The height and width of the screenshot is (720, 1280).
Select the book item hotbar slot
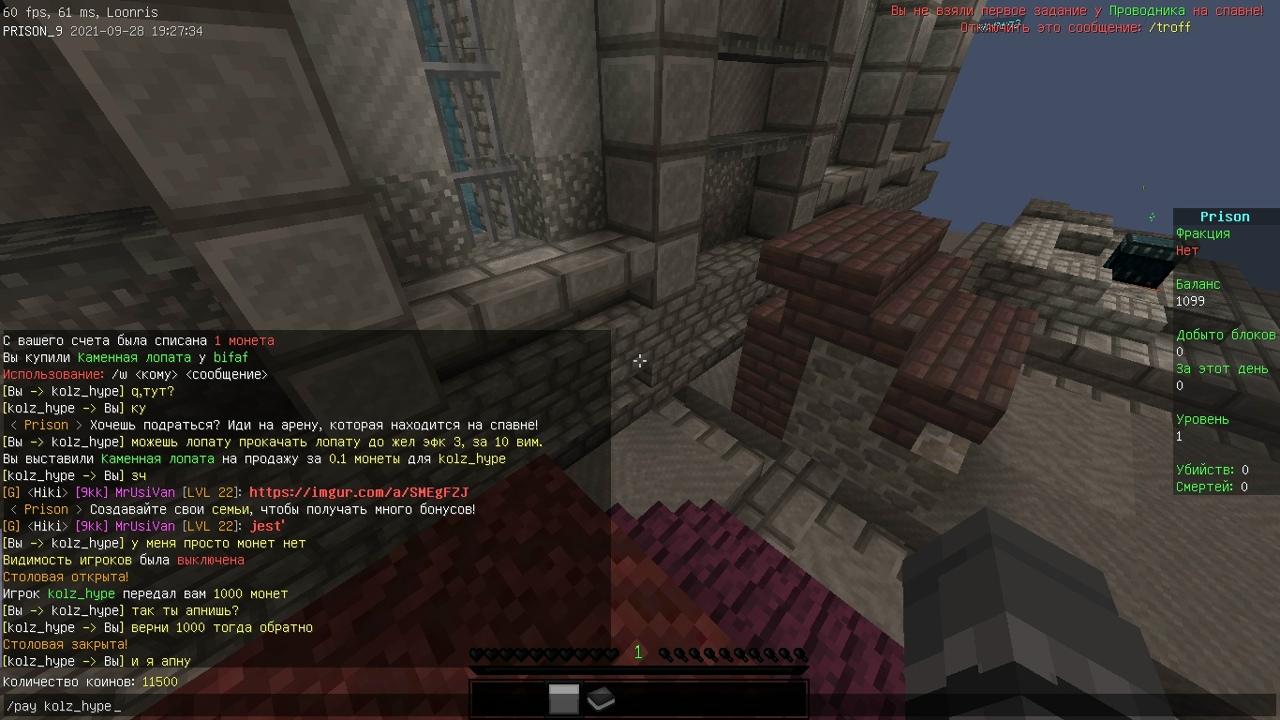pos(600,700)
